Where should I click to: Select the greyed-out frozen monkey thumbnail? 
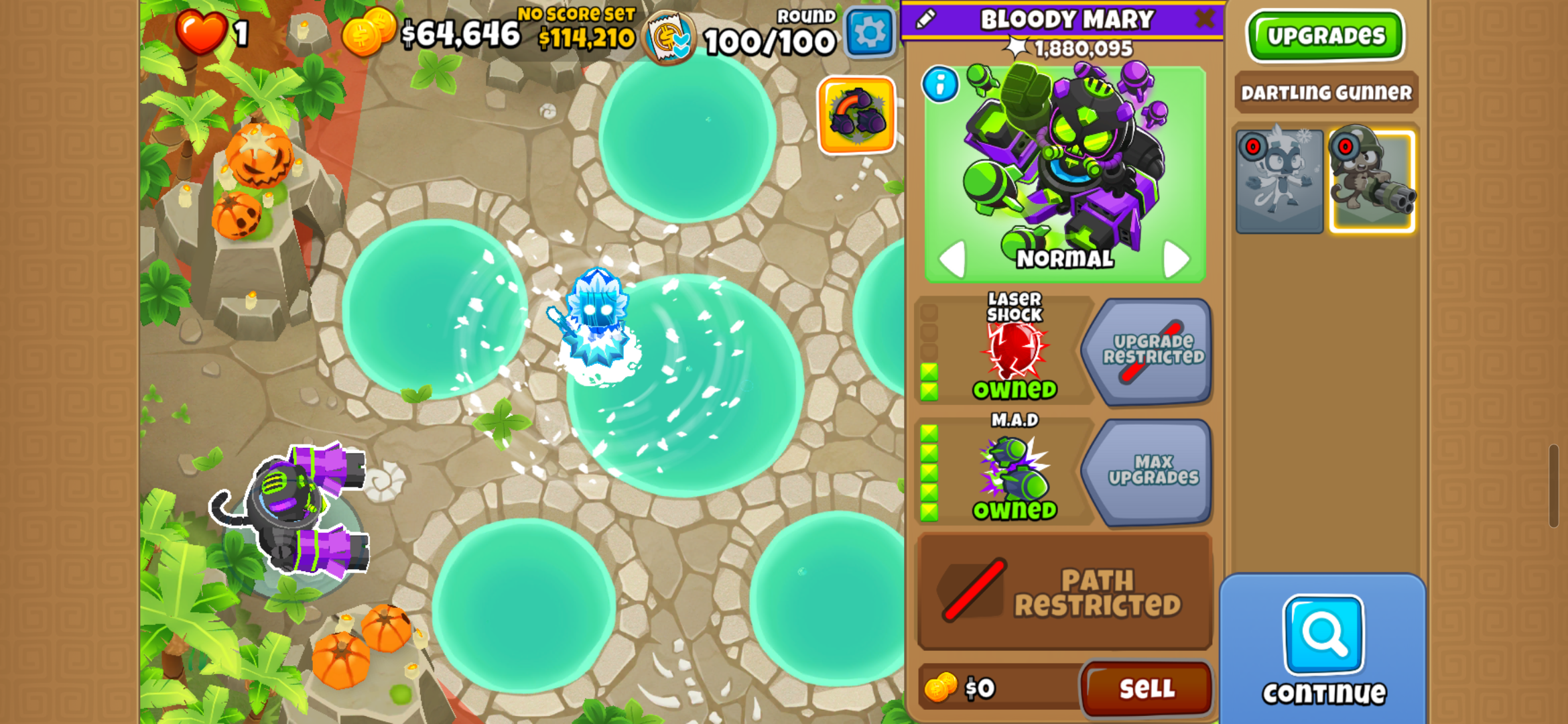[x=1279, y=181]
